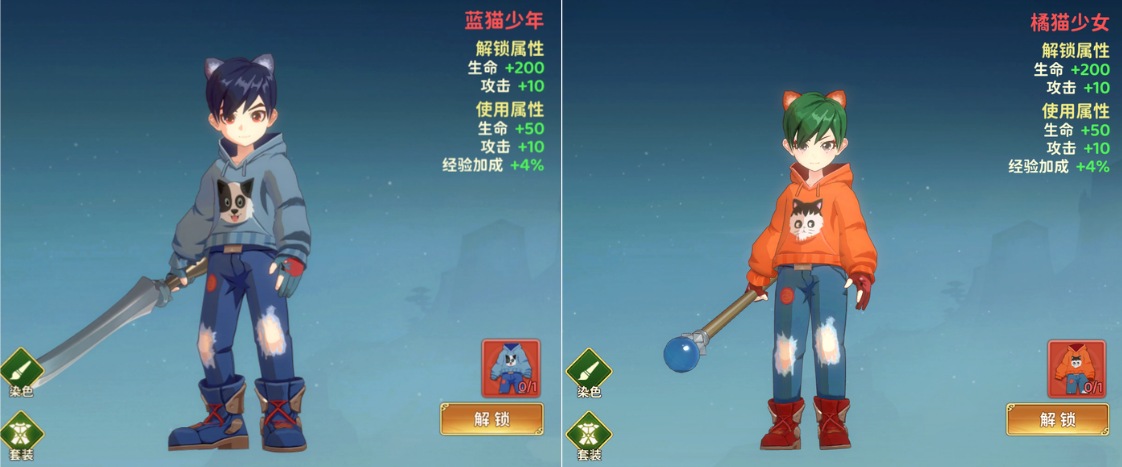
Task: Unlock the 橘猫少女 orange cat outfit
Action: pyautogui.click(x=1057, y=419)
